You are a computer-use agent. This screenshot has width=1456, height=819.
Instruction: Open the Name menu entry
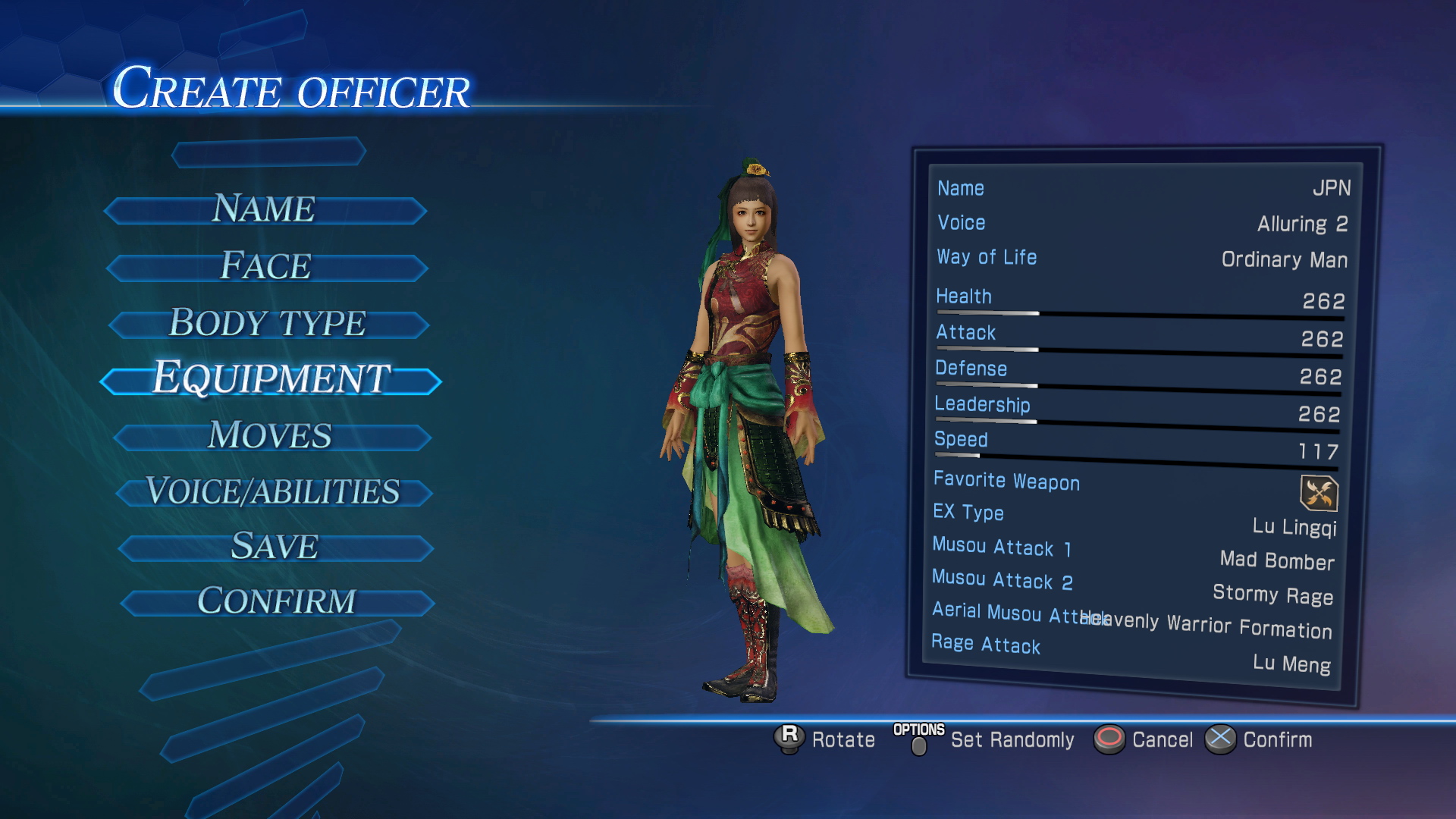[x=265, y=210]
